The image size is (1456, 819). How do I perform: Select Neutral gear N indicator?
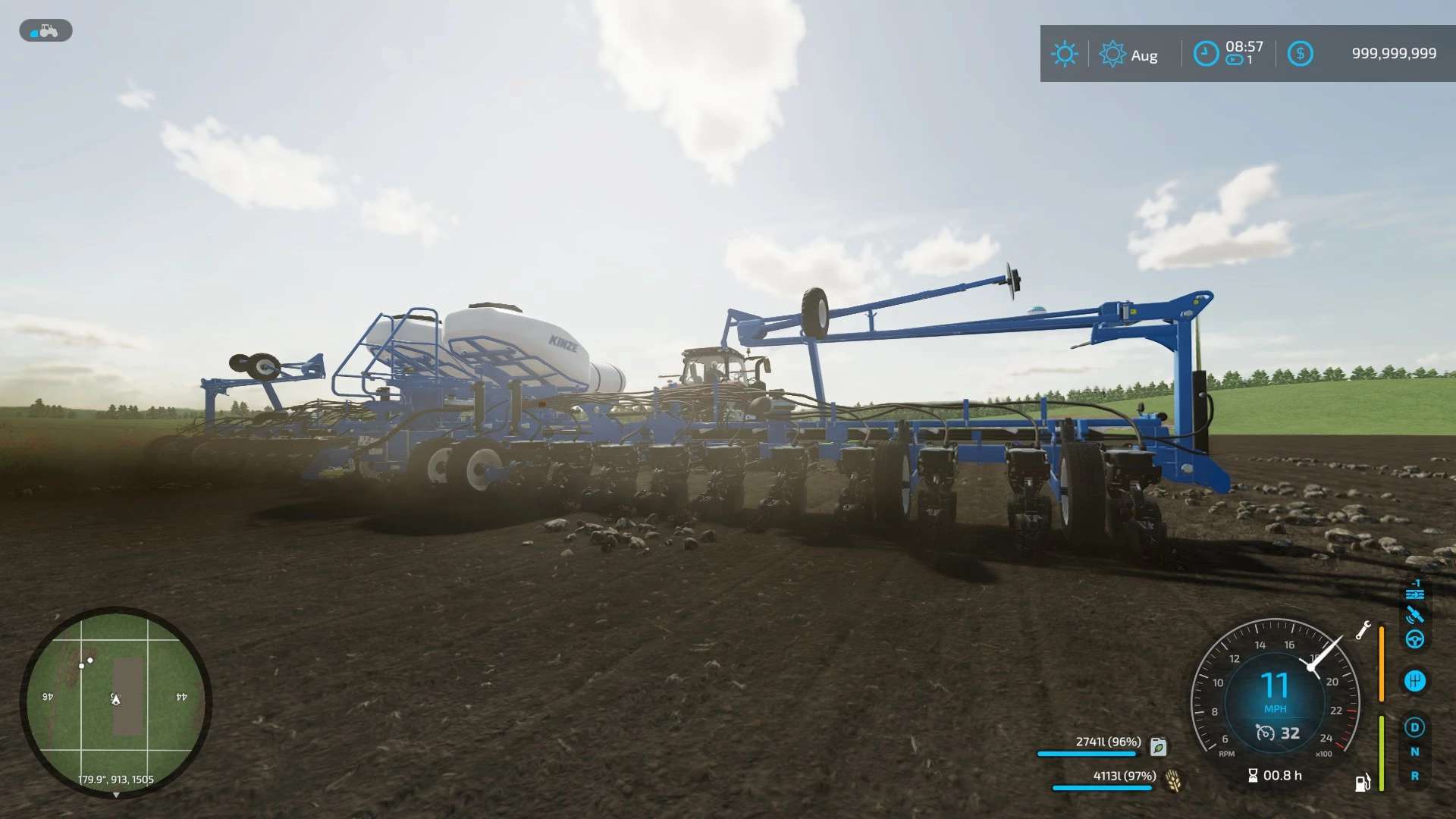click(x=1414, y=752)
